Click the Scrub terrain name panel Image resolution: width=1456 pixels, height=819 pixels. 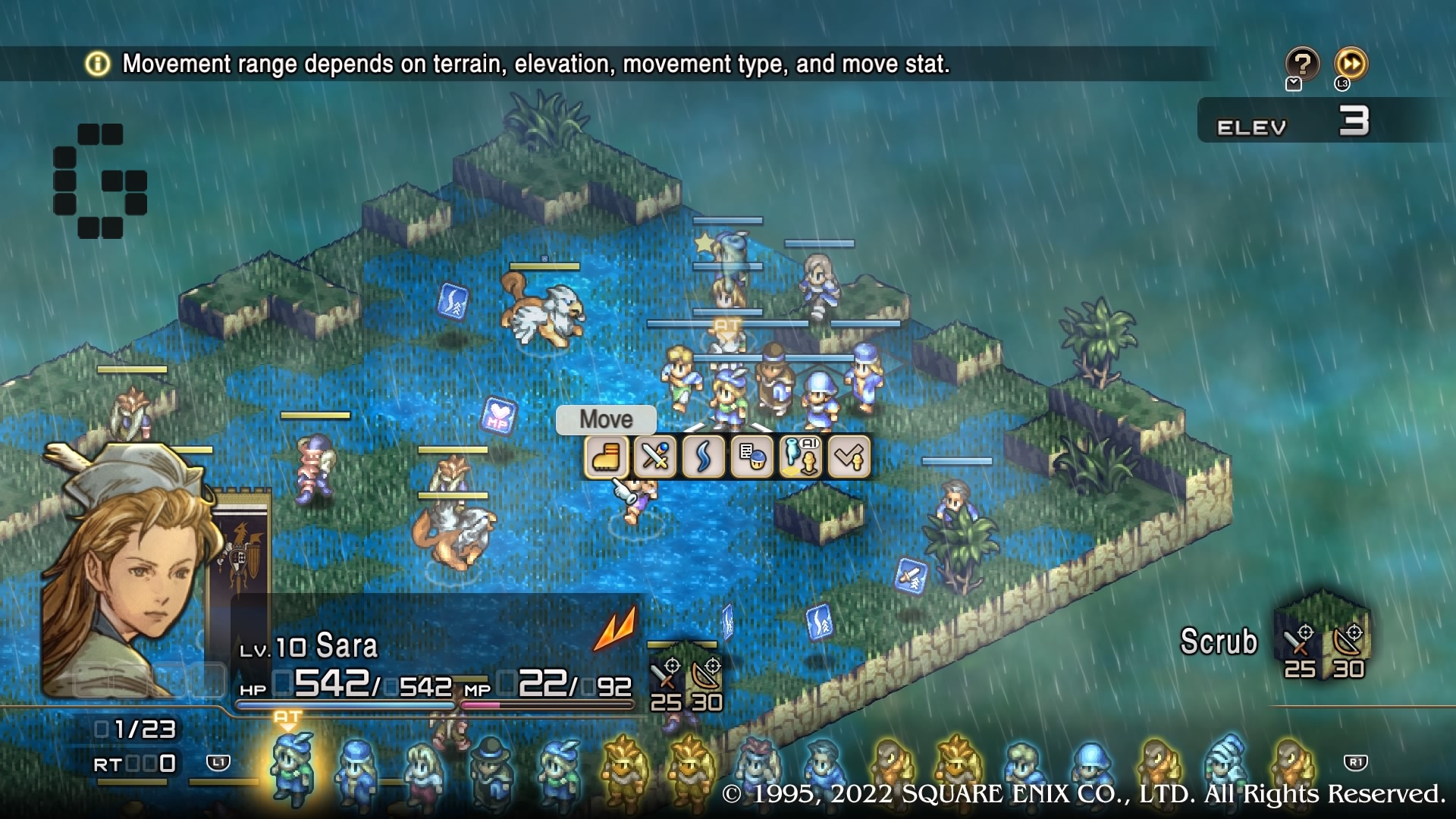click(1218, 641)
